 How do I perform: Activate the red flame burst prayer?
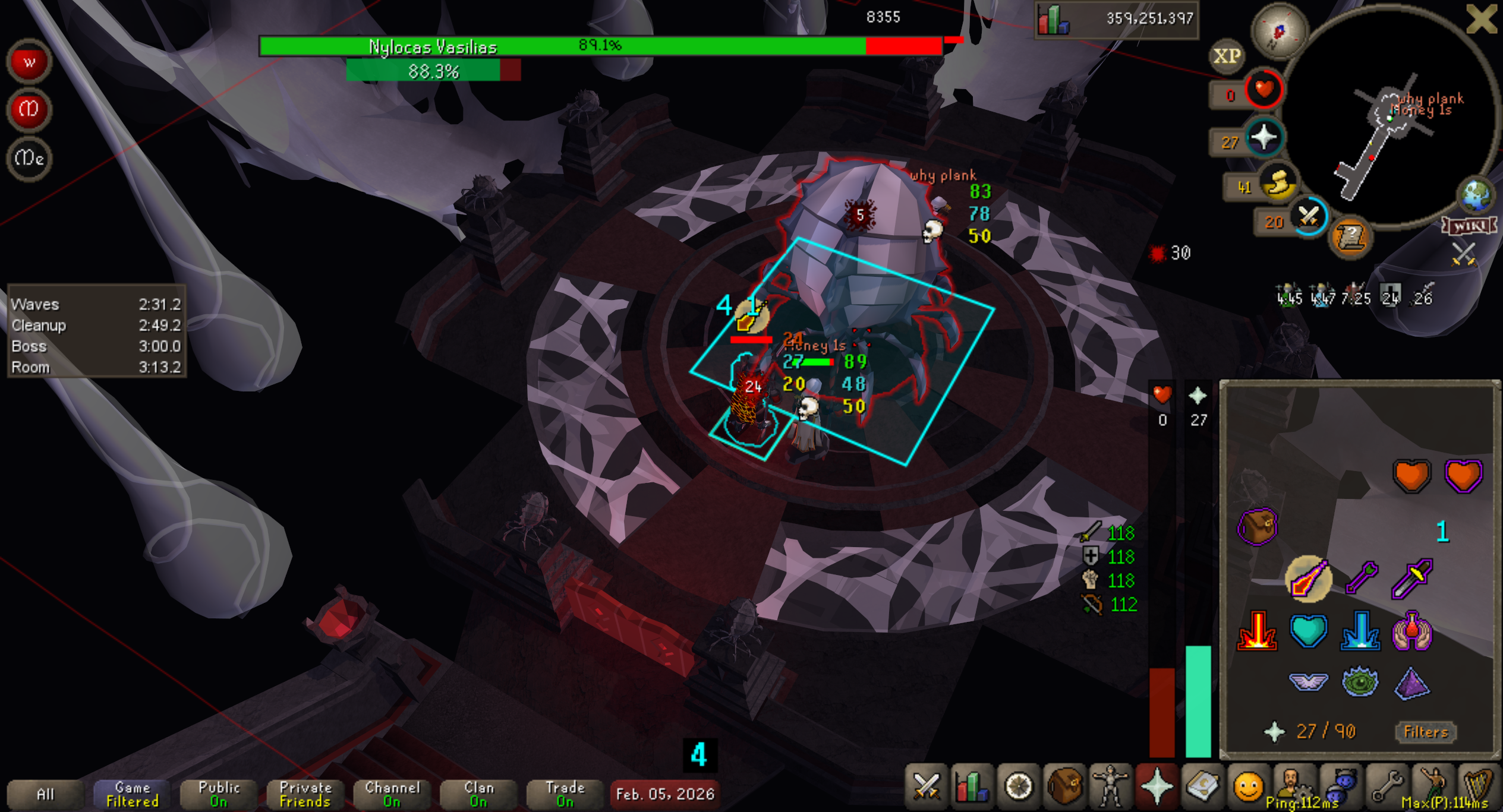1257,631
